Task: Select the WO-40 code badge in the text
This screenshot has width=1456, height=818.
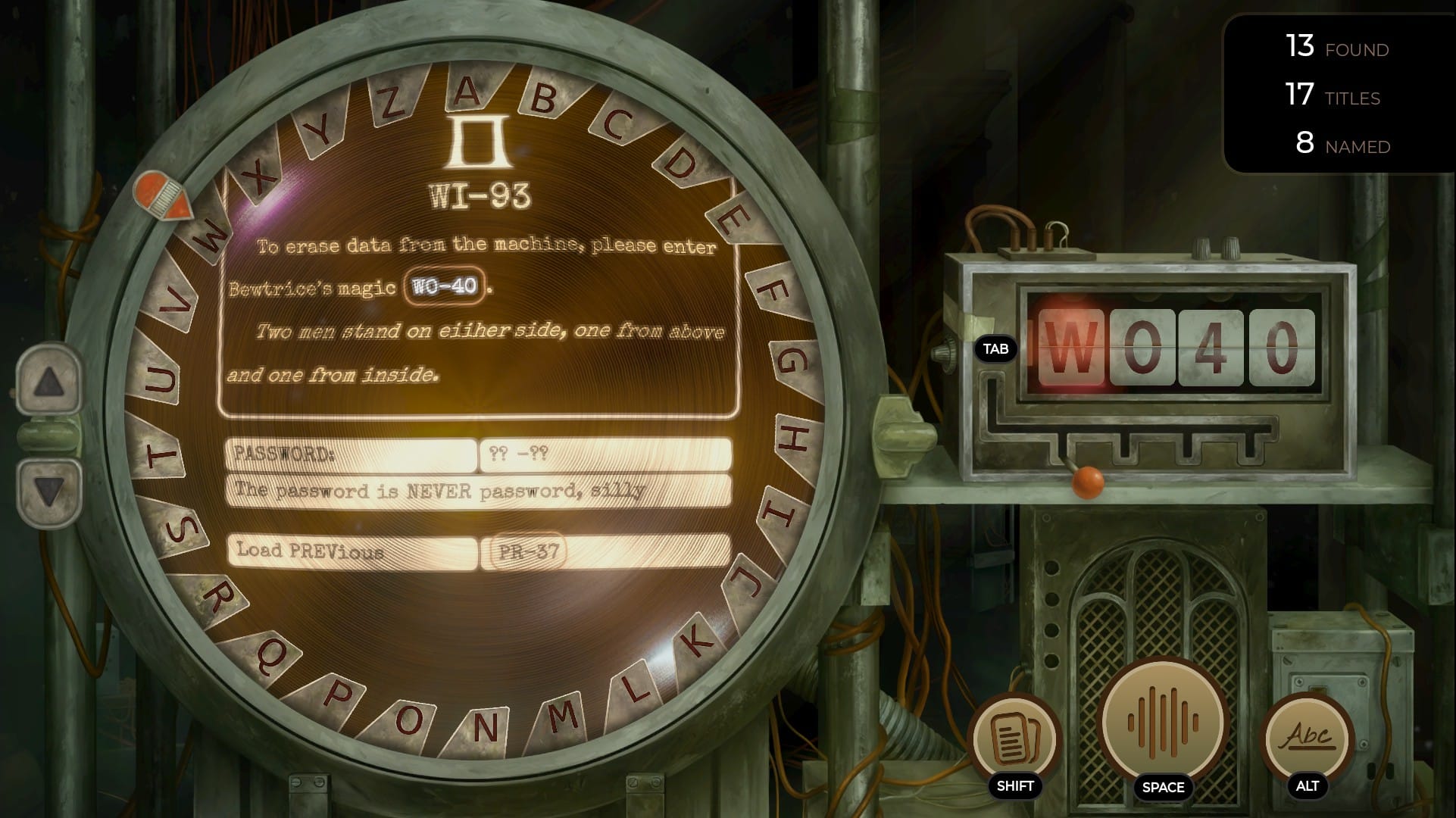Action: tap(443, 286)
